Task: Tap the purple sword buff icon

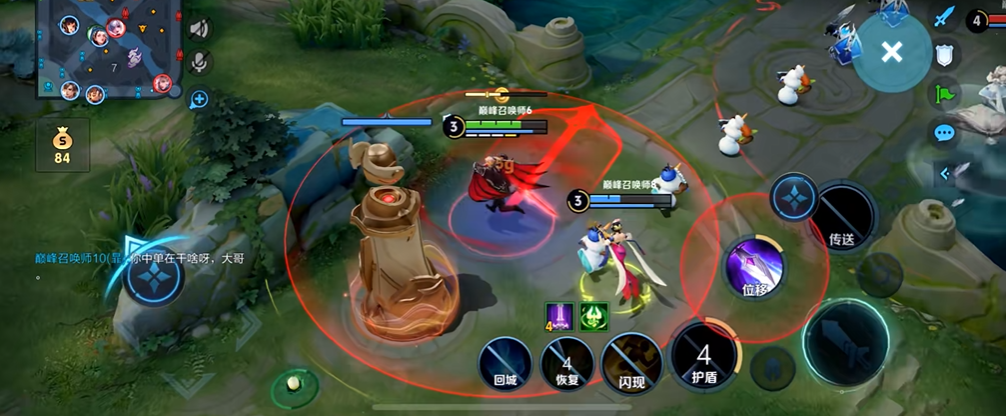Action: [x=558, y=315]
